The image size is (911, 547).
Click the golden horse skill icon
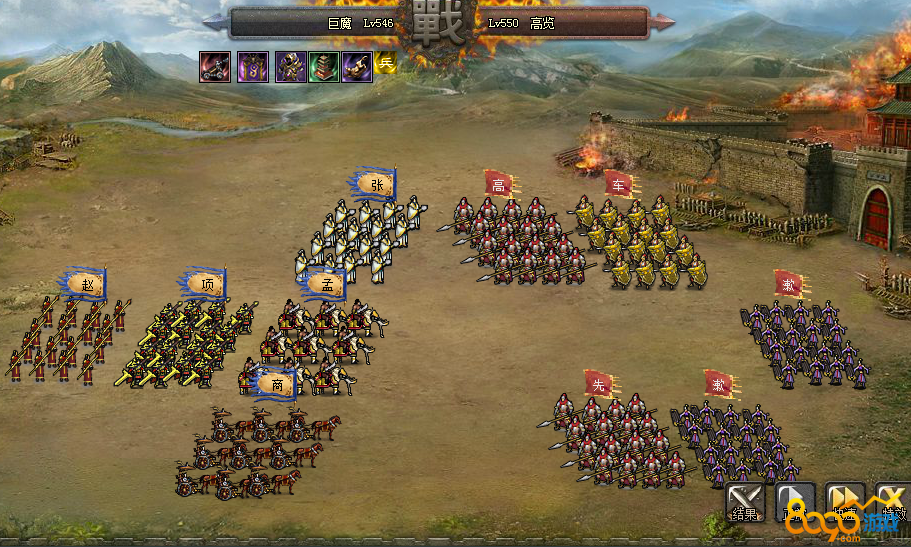coord(357,67)
